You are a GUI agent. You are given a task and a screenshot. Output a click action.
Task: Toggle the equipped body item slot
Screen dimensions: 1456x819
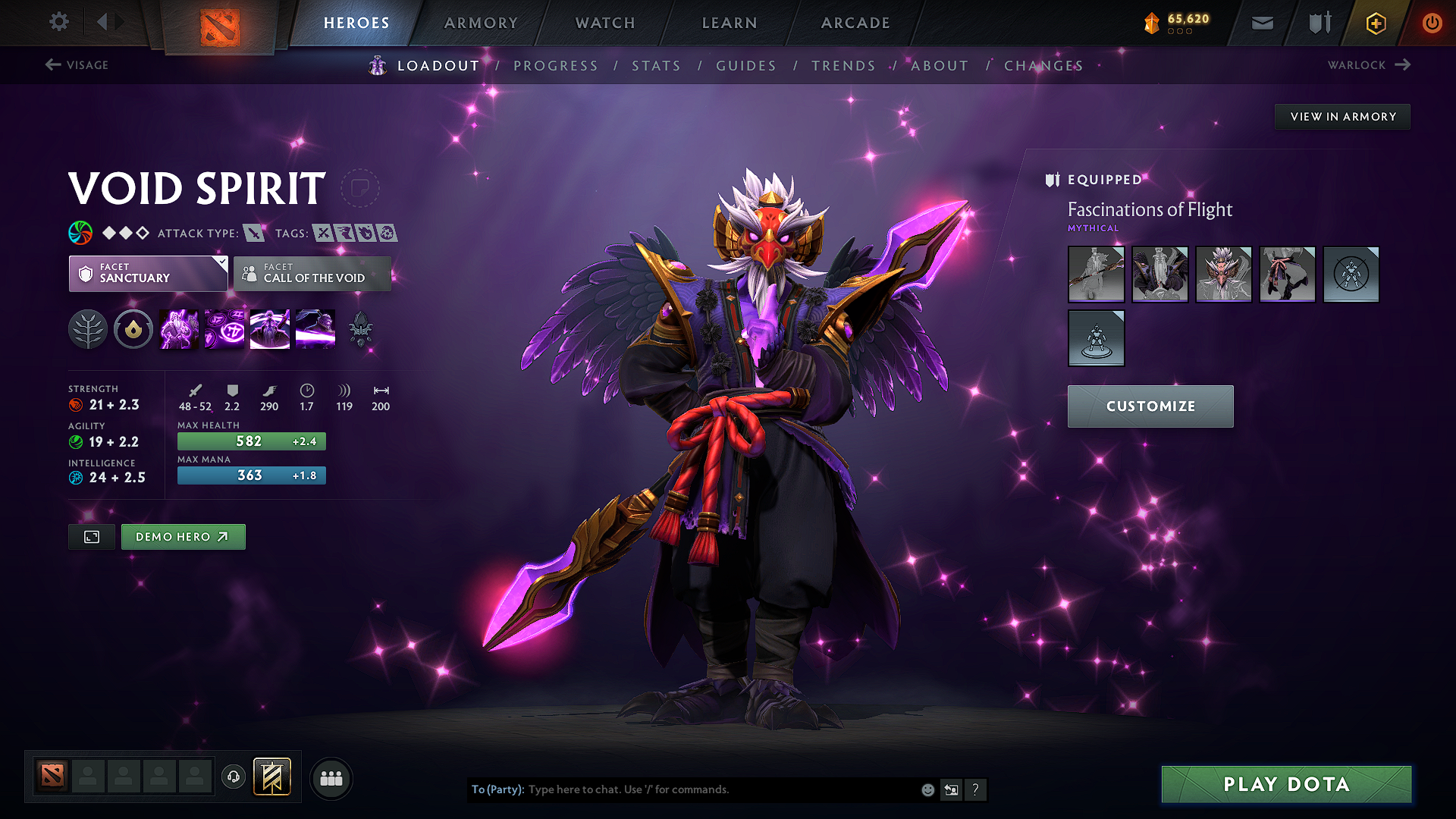[x=1160, y=275]
